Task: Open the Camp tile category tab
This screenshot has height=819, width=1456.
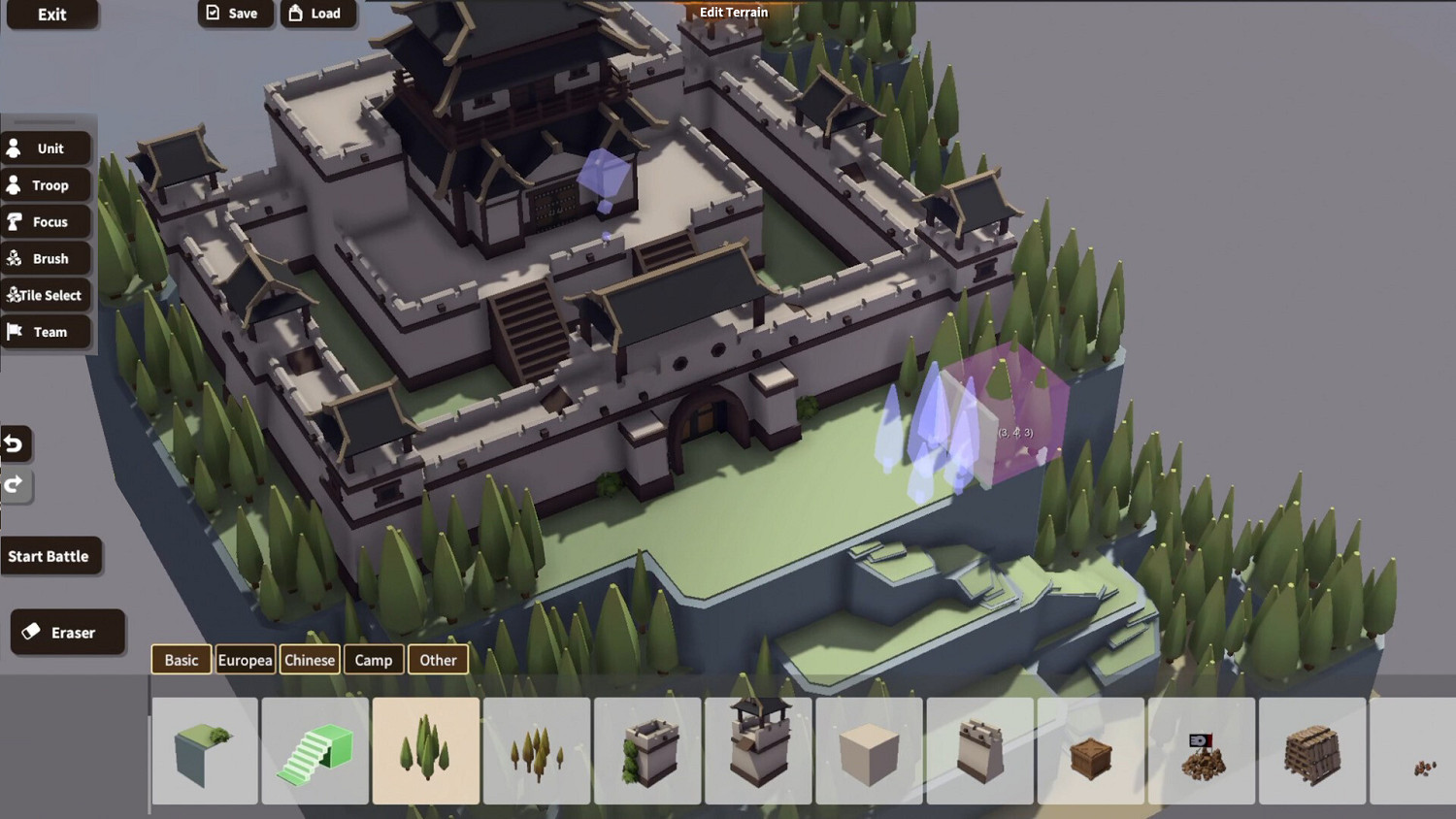Action: tap(373, 660)
